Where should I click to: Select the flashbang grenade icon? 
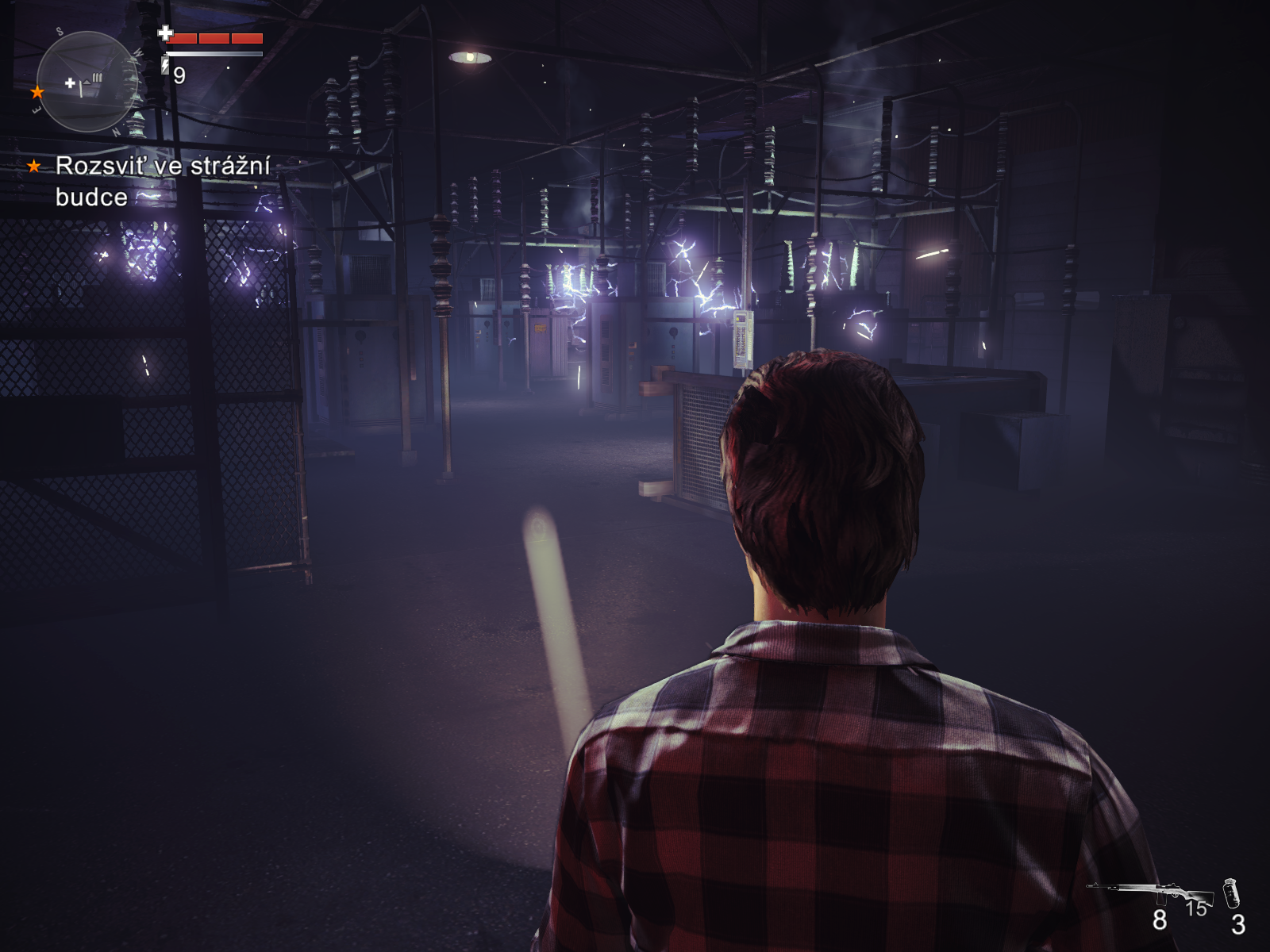pyautogui.click(x=1231, y=893)
